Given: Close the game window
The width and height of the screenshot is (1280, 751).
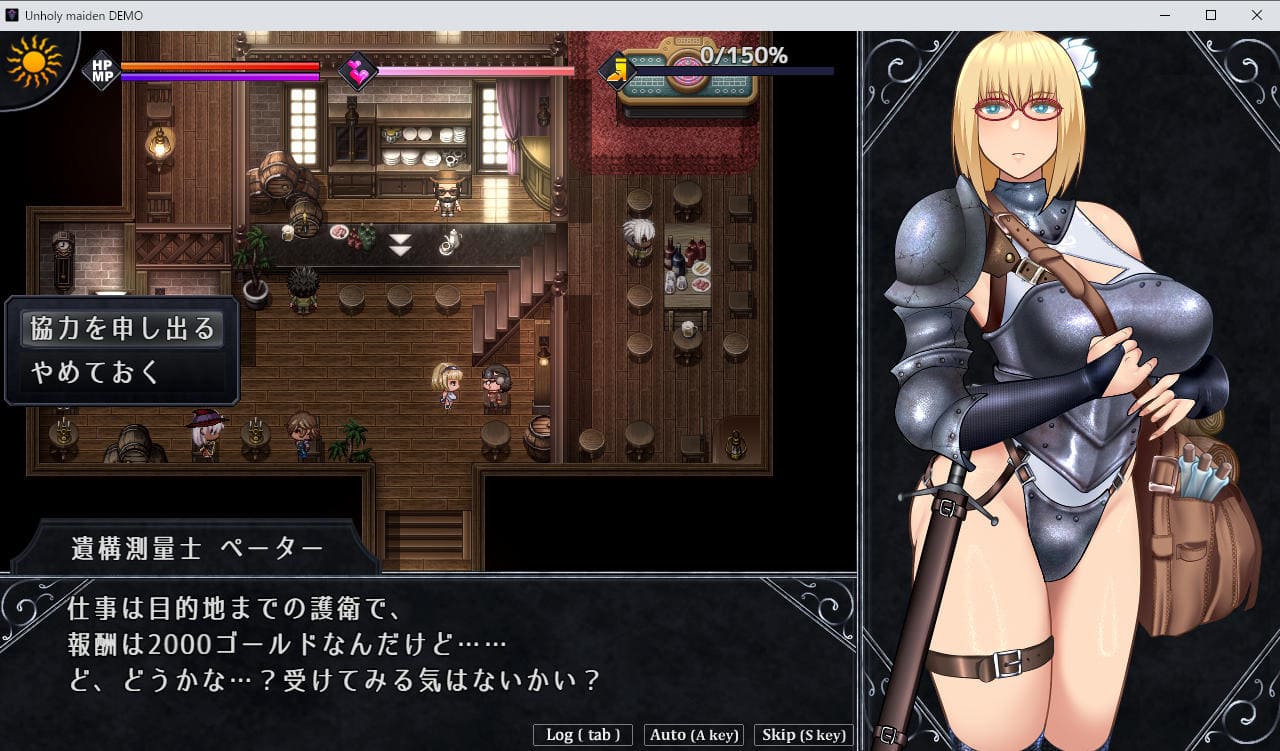Looking at the screenshot, I should (x=1256, y=15).
